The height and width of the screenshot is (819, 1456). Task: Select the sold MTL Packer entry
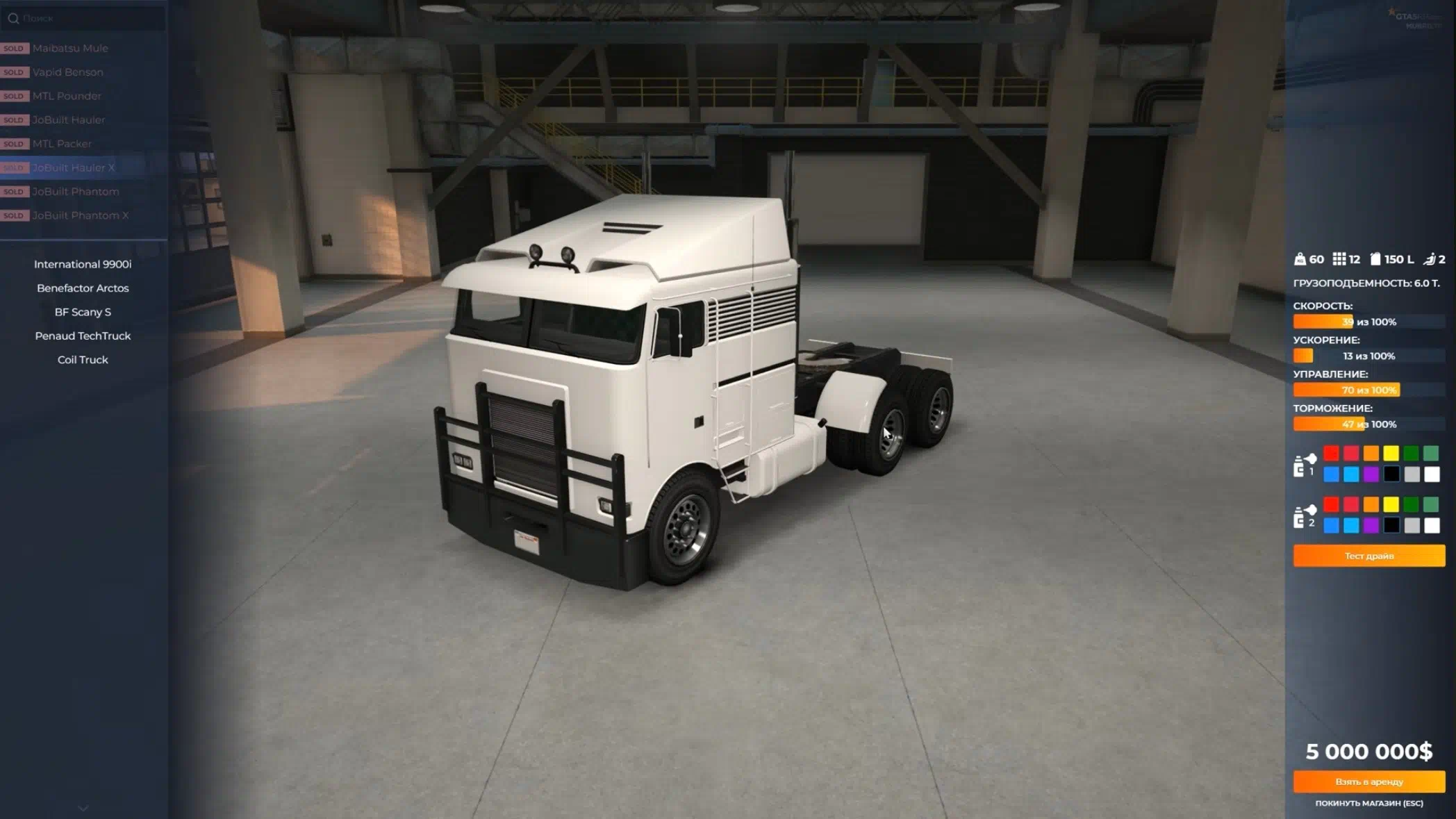tap(62, 144)
